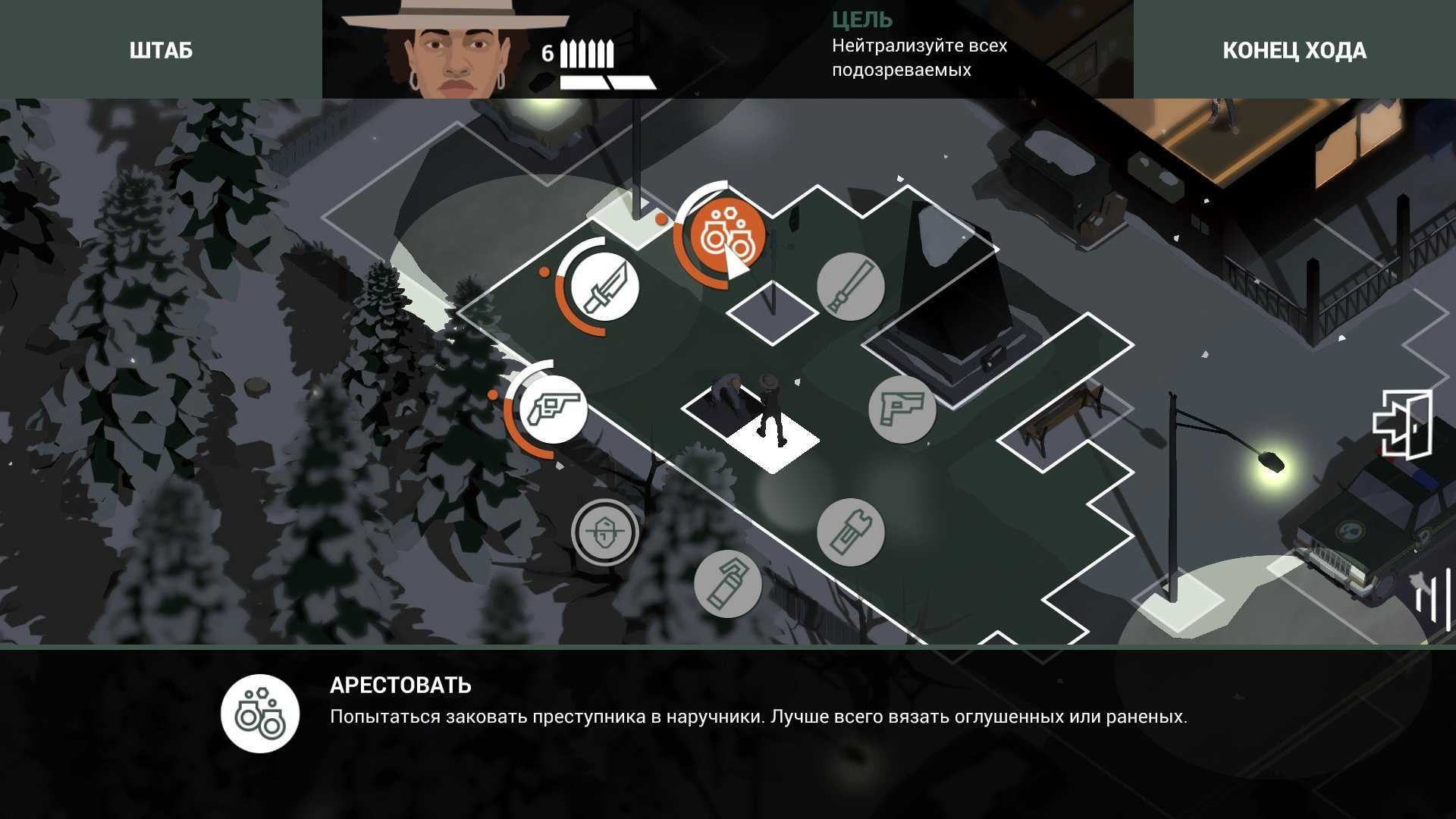Select the greyed-out taser pistol action

pos(902,409)
